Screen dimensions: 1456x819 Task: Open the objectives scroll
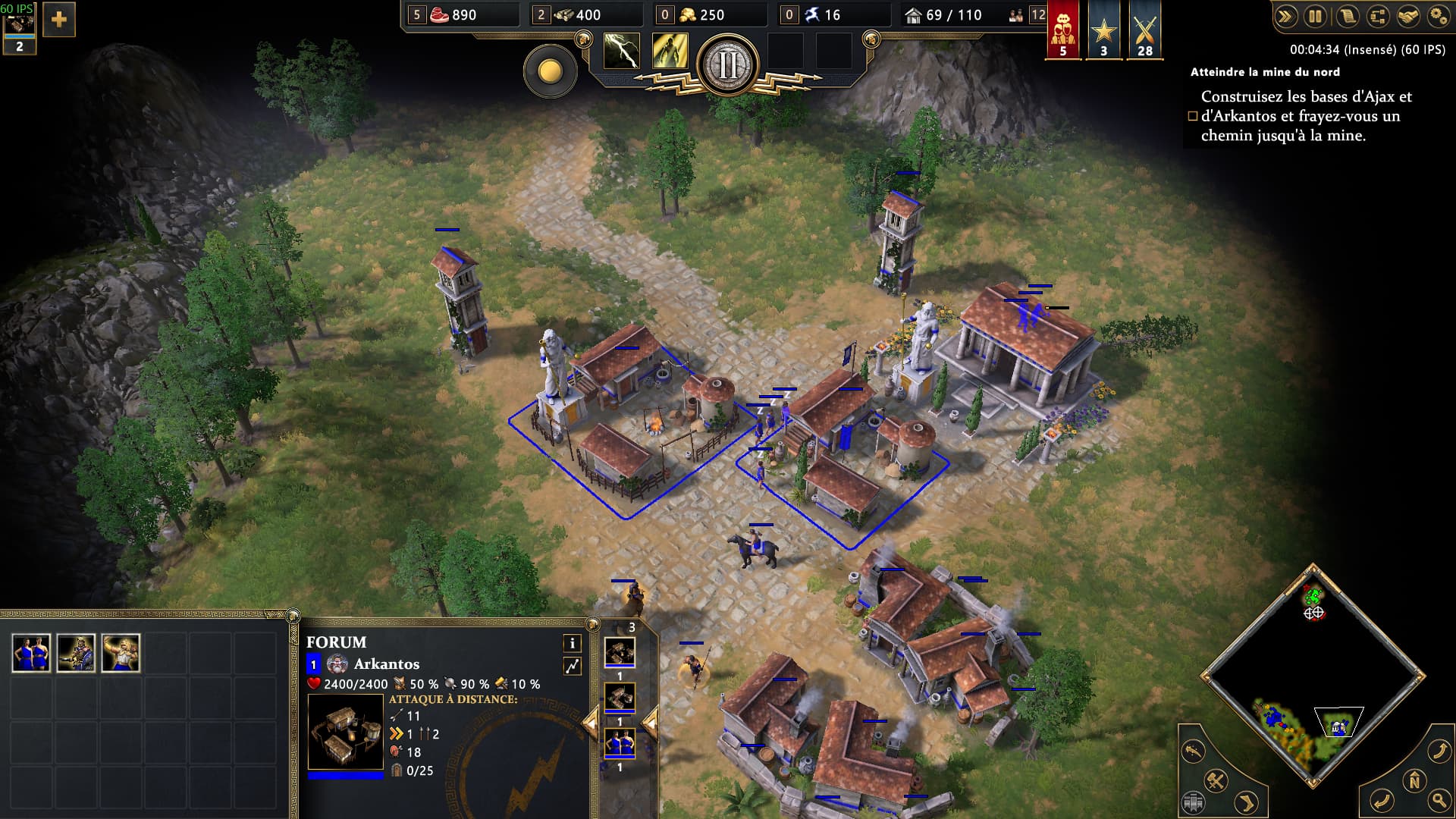click(1347, 16)
